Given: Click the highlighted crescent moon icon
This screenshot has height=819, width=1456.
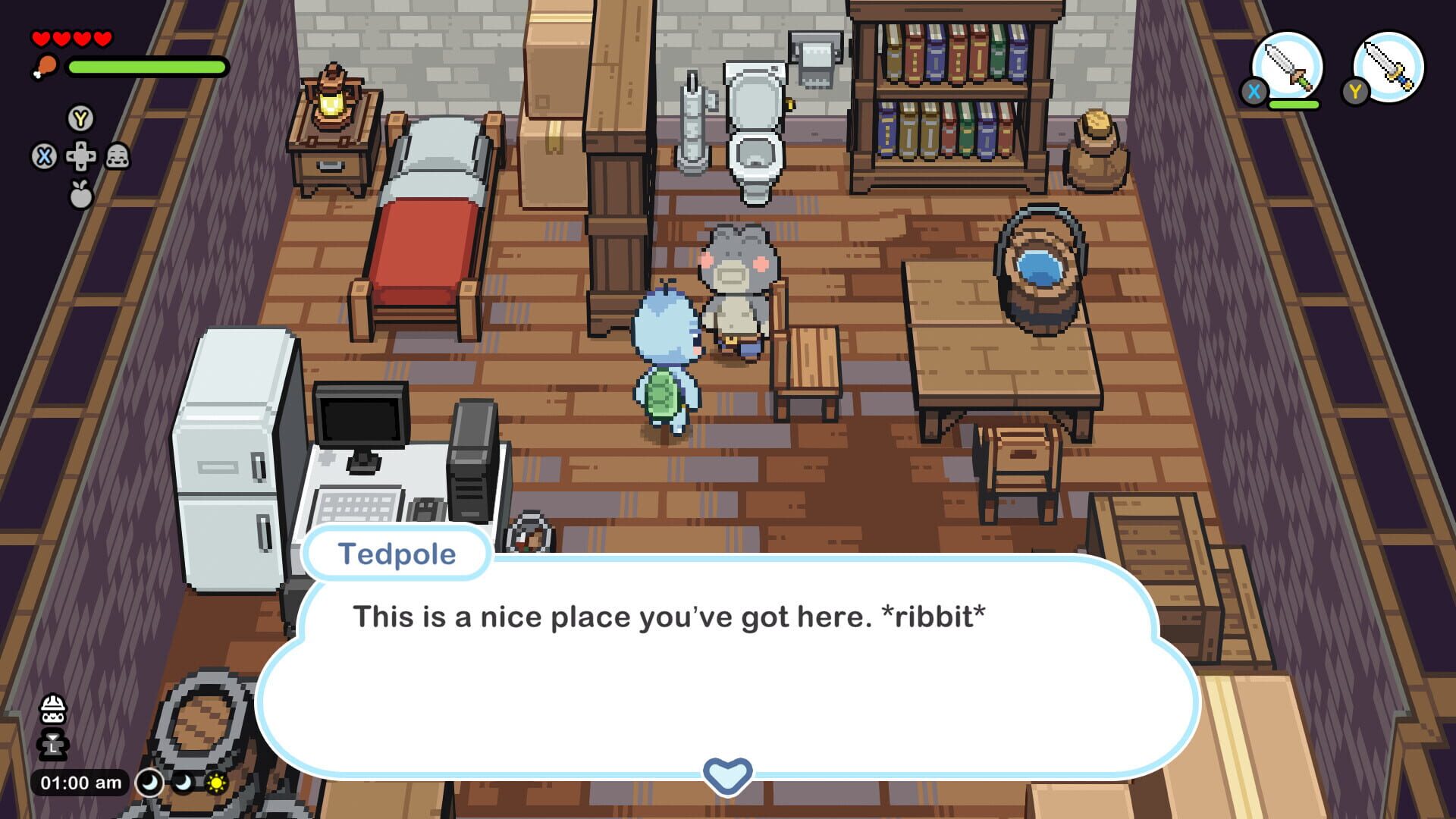Looking at the screenshot, I should click(x=149, y=783).
